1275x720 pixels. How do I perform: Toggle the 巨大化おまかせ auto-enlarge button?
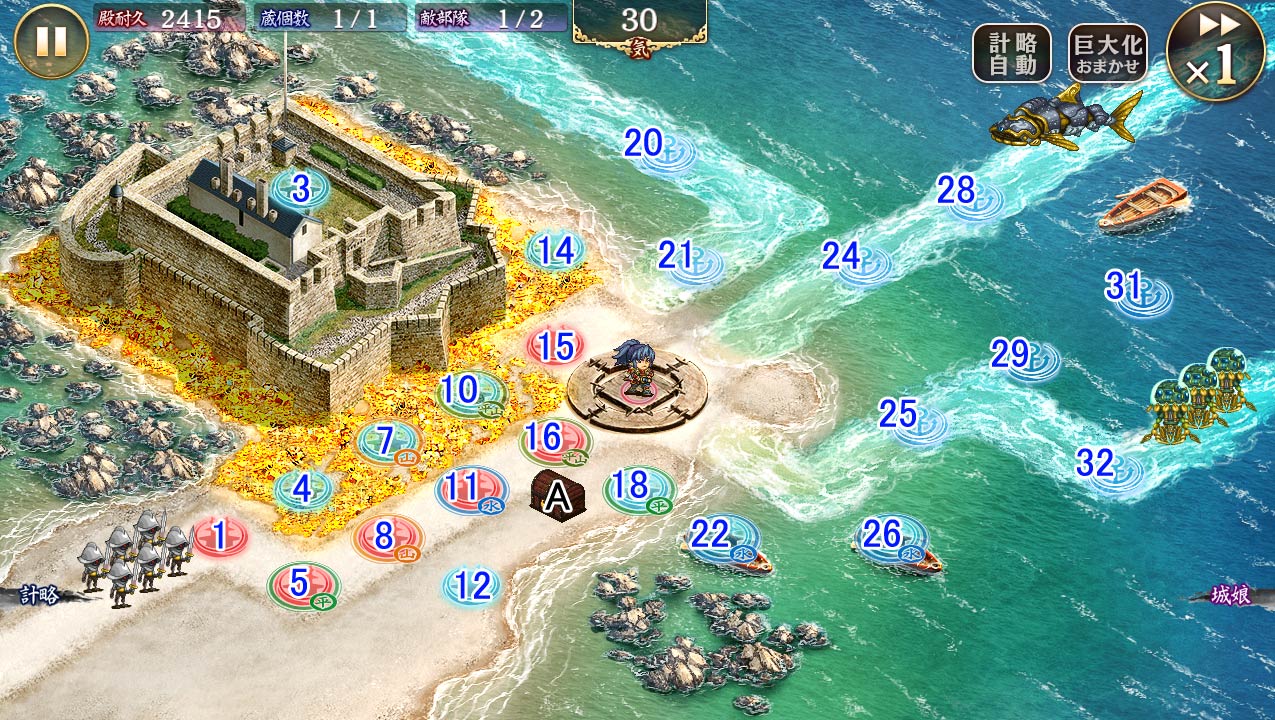pos(1107,53)
